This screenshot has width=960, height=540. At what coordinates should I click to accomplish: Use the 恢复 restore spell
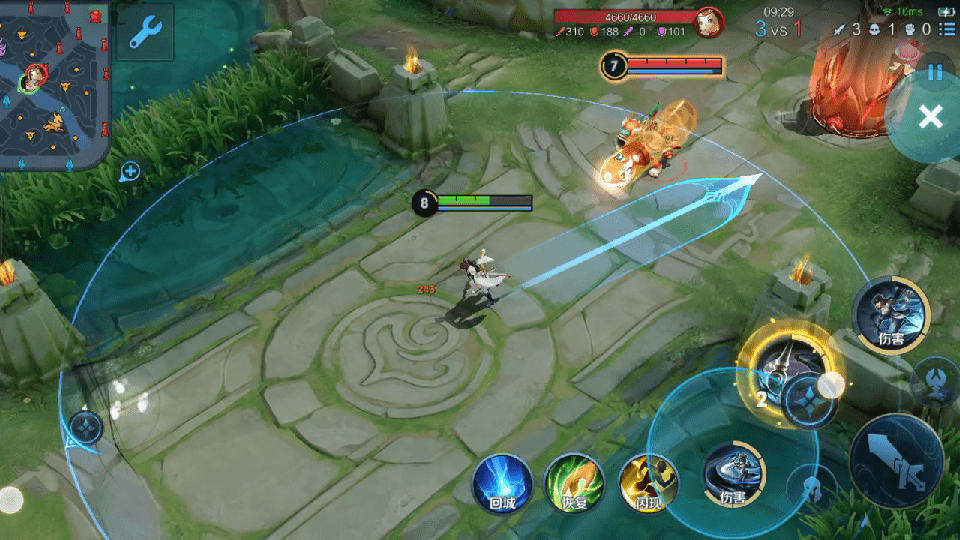click(x=574, y=483)
